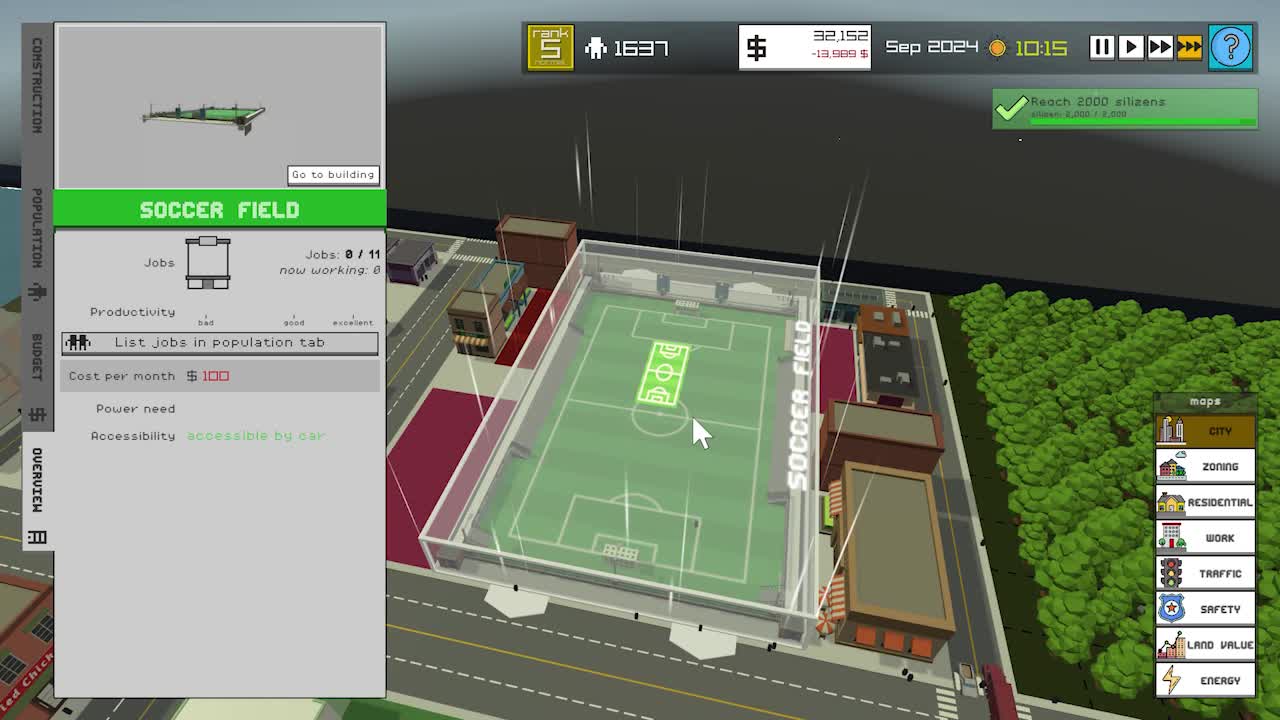Open the help question mark panel

click(1231, 46)
